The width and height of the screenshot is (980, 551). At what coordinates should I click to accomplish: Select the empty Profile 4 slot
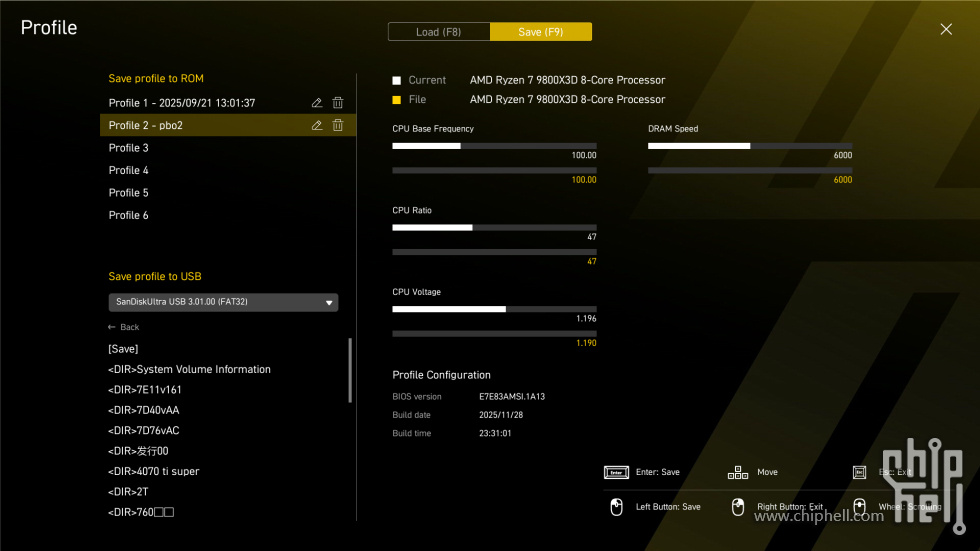click(x=129, y=170)
